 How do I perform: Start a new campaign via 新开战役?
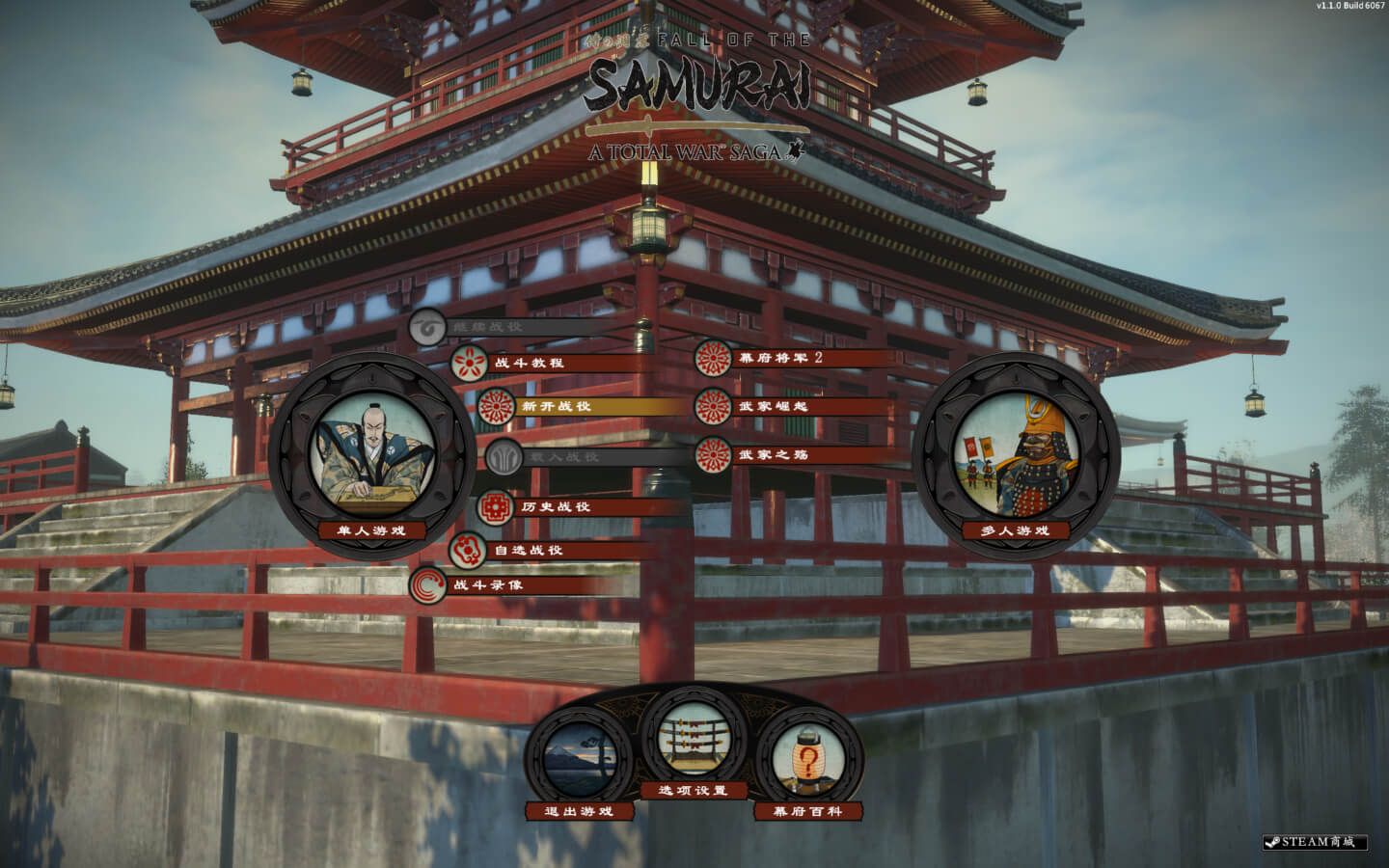pyautogui.click(x=556, y=407)
